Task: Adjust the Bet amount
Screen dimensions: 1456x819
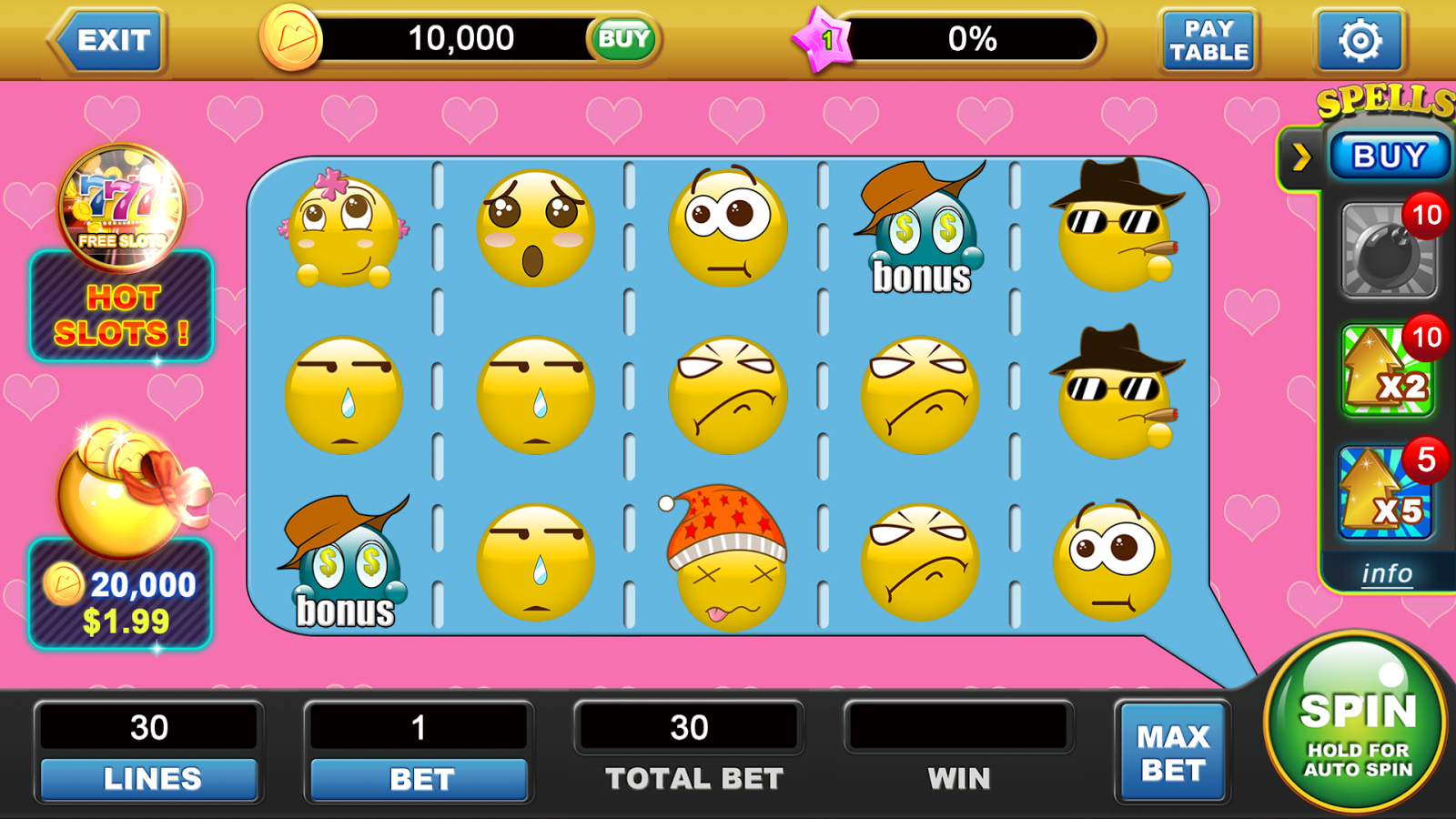Action: pos(420,779)
